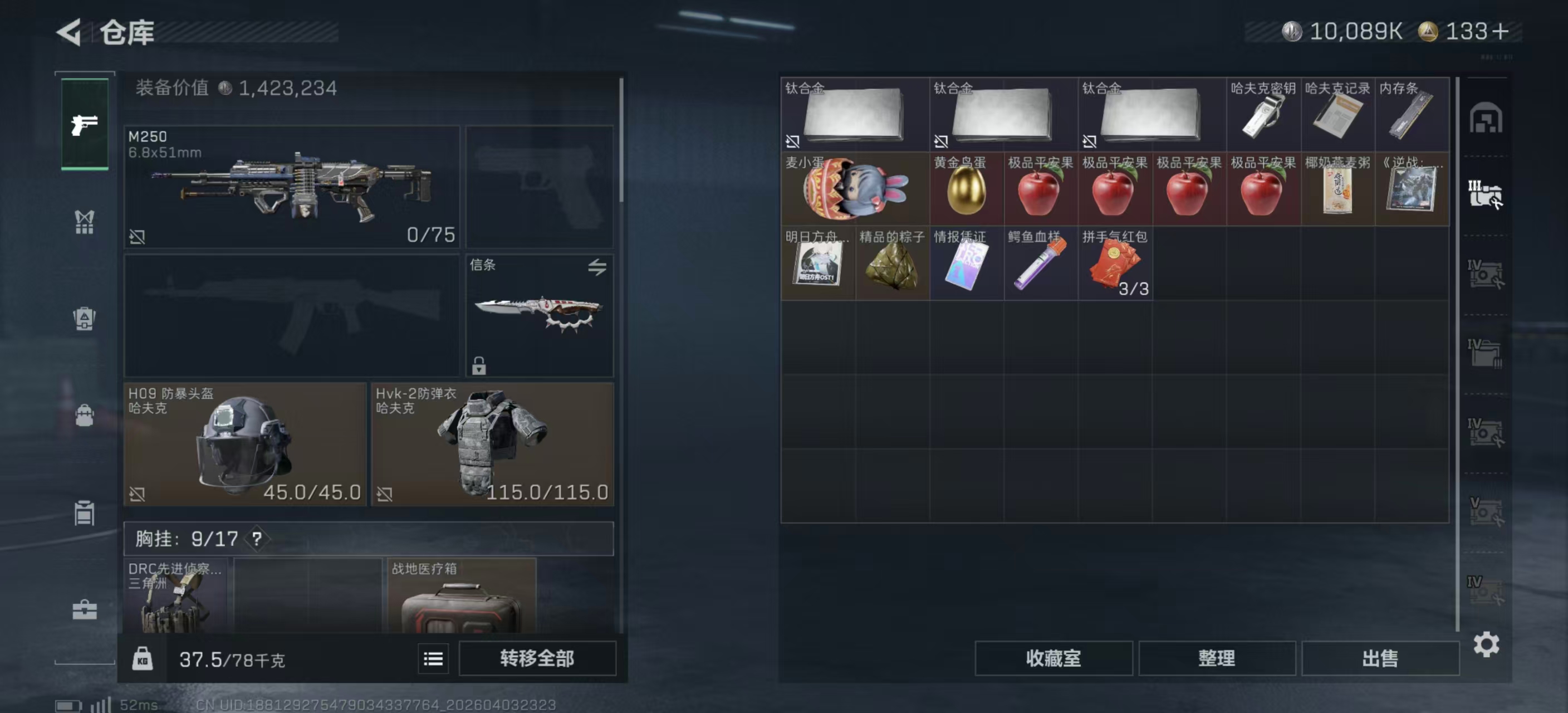The height and width of the screenshot is (713, 1568).
Task: Select the 战地医疗箱 field medical kit
Action: click(462, 597)
